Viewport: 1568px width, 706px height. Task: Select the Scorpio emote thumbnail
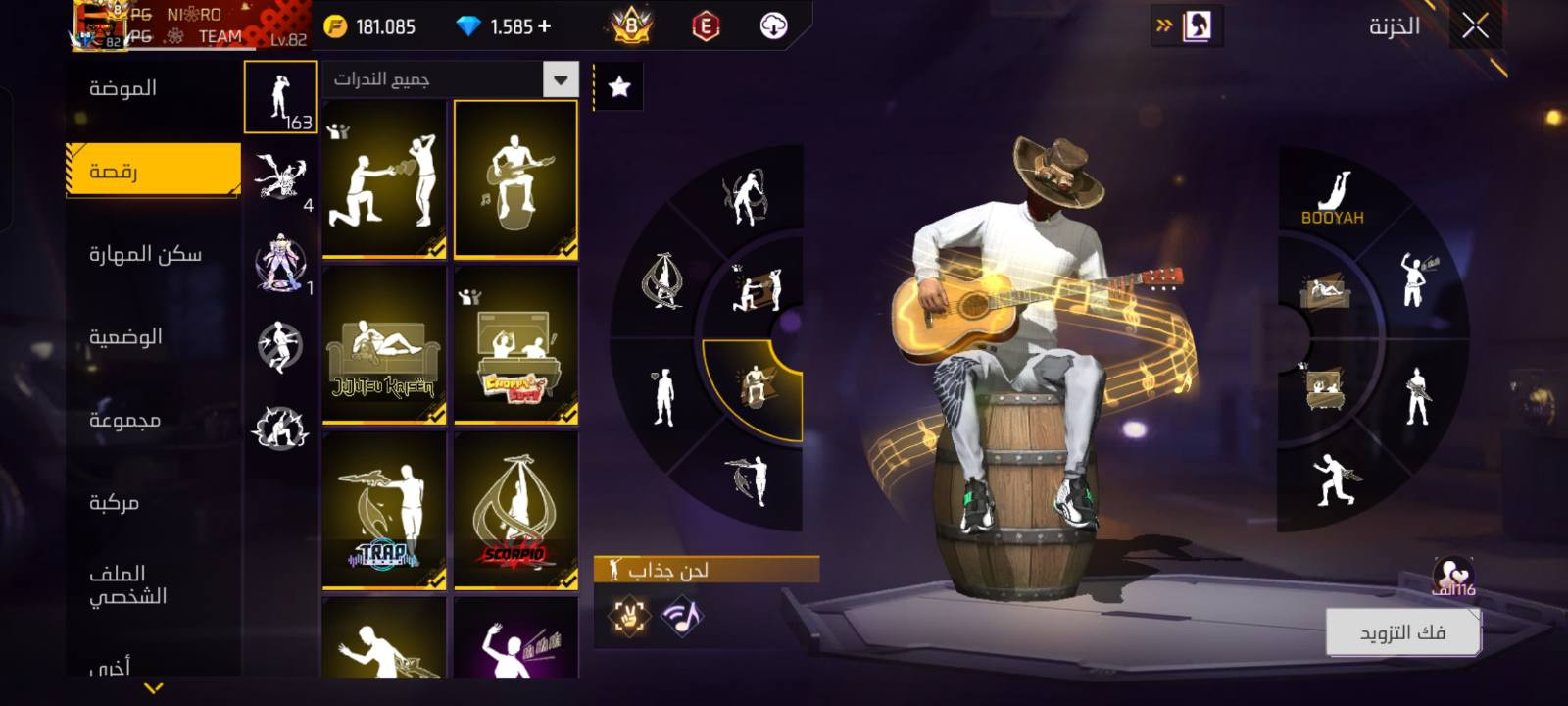point(515,510)
